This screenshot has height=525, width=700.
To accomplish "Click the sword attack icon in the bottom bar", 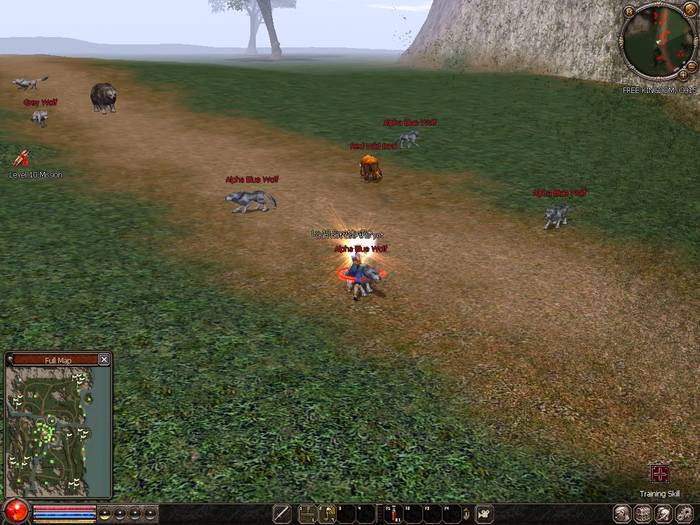I will [x=283, y=514].
